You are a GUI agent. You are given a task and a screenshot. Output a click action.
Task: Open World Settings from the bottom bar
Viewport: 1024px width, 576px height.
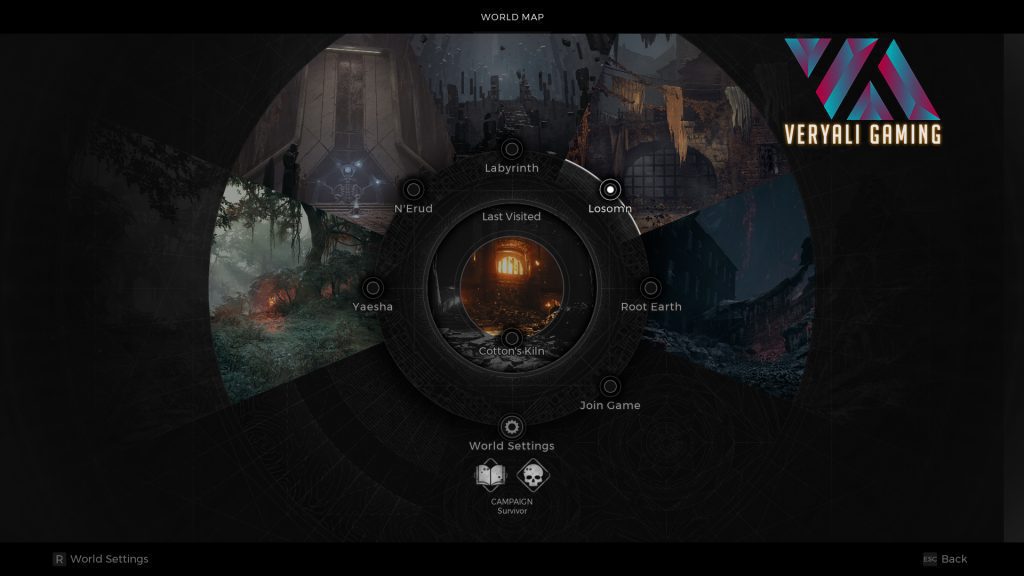coord(100,559)
